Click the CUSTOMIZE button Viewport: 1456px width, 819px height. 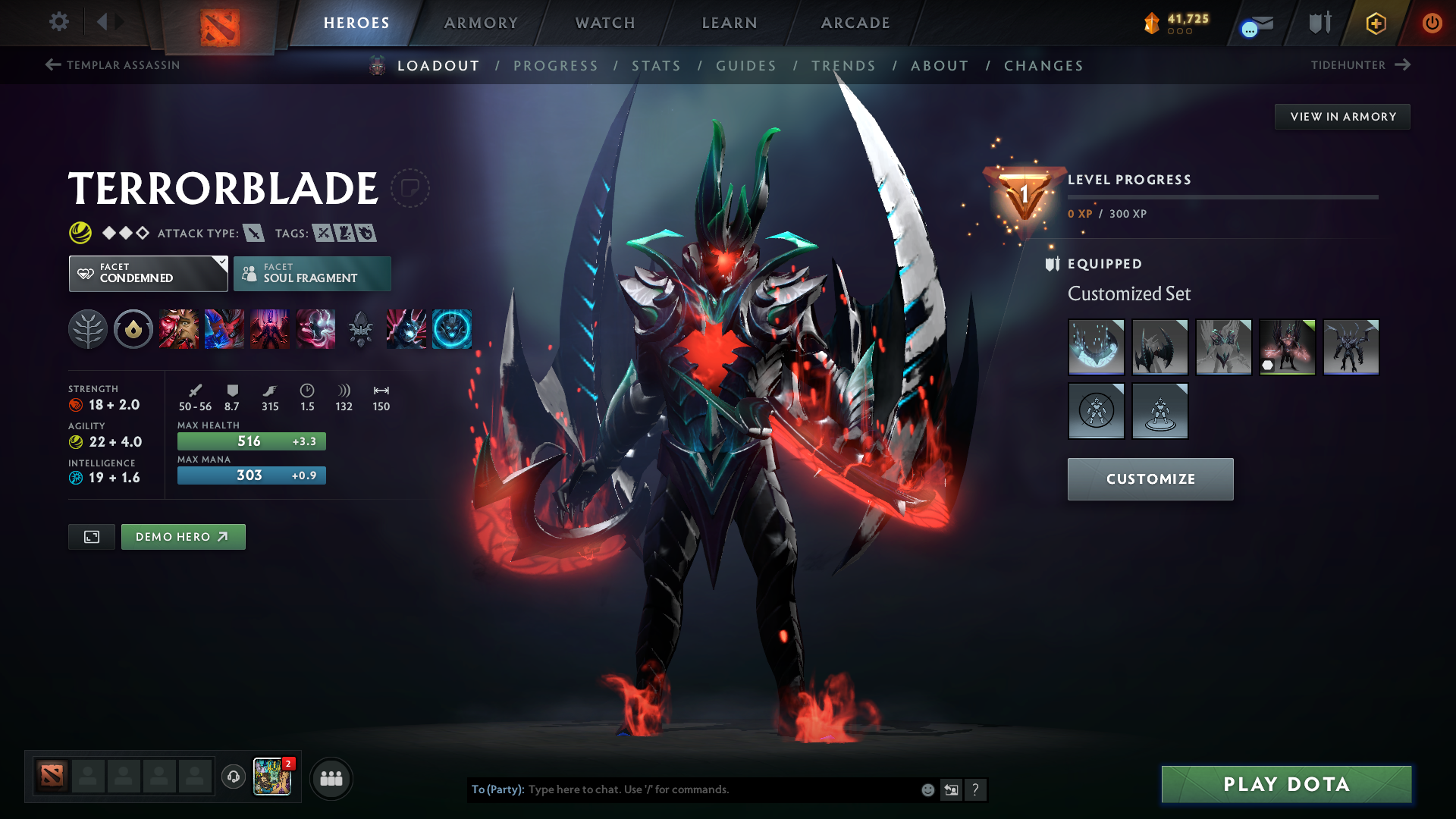(x=1150, y=479)
